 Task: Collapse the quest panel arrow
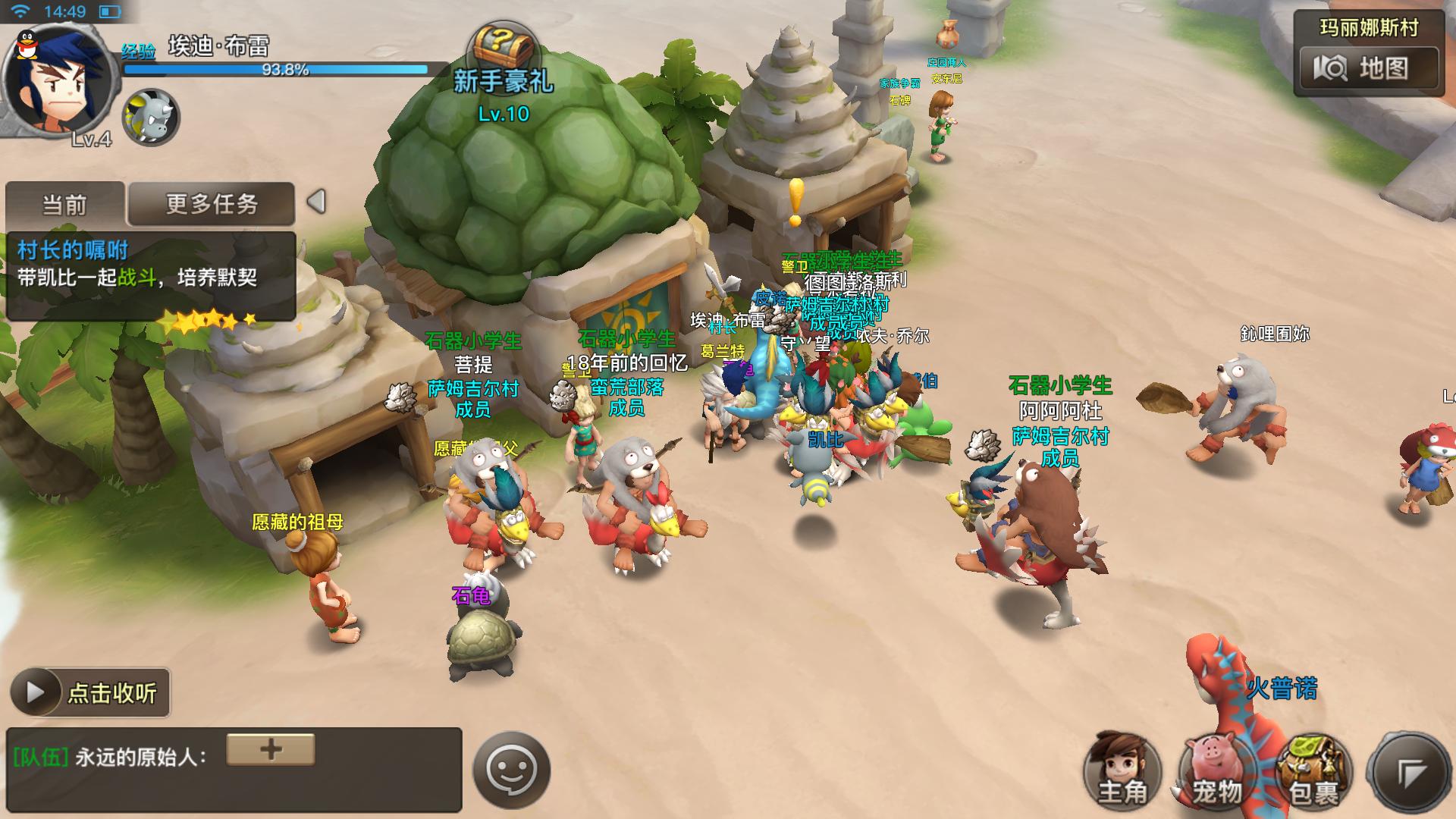(317, 202)
